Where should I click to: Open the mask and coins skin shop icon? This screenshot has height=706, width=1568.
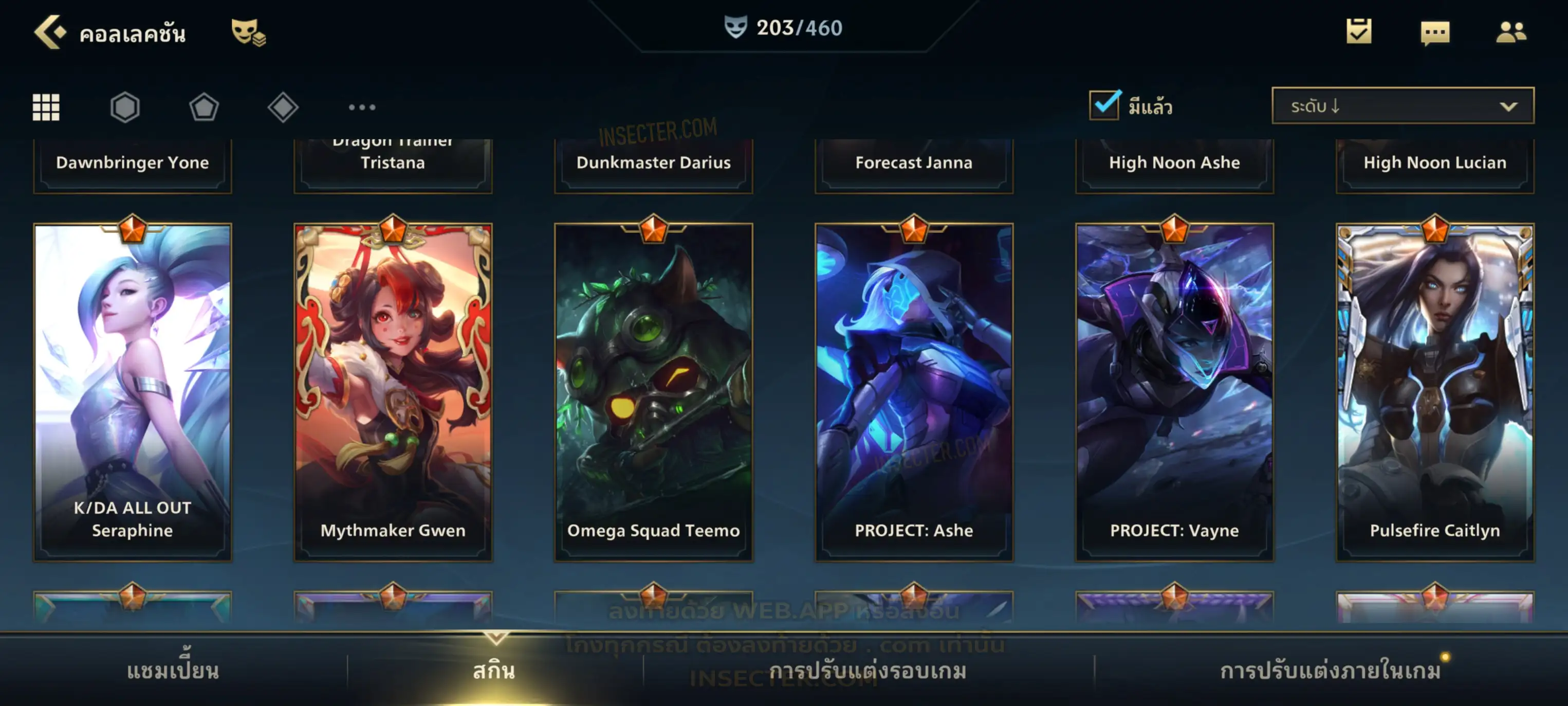coord(248,32)
